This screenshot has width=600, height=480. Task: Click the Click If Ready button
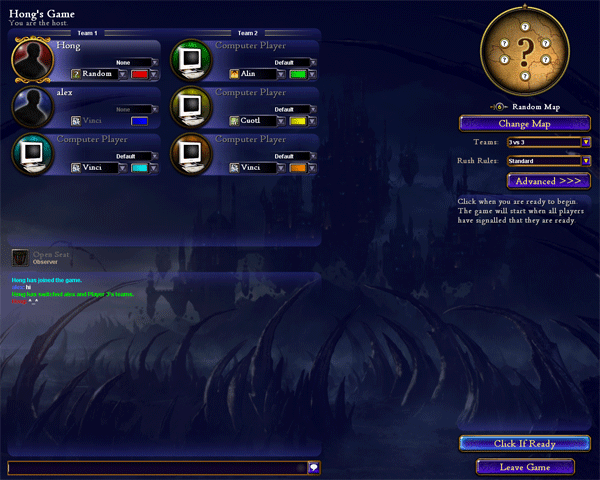[x=517, y=443]
